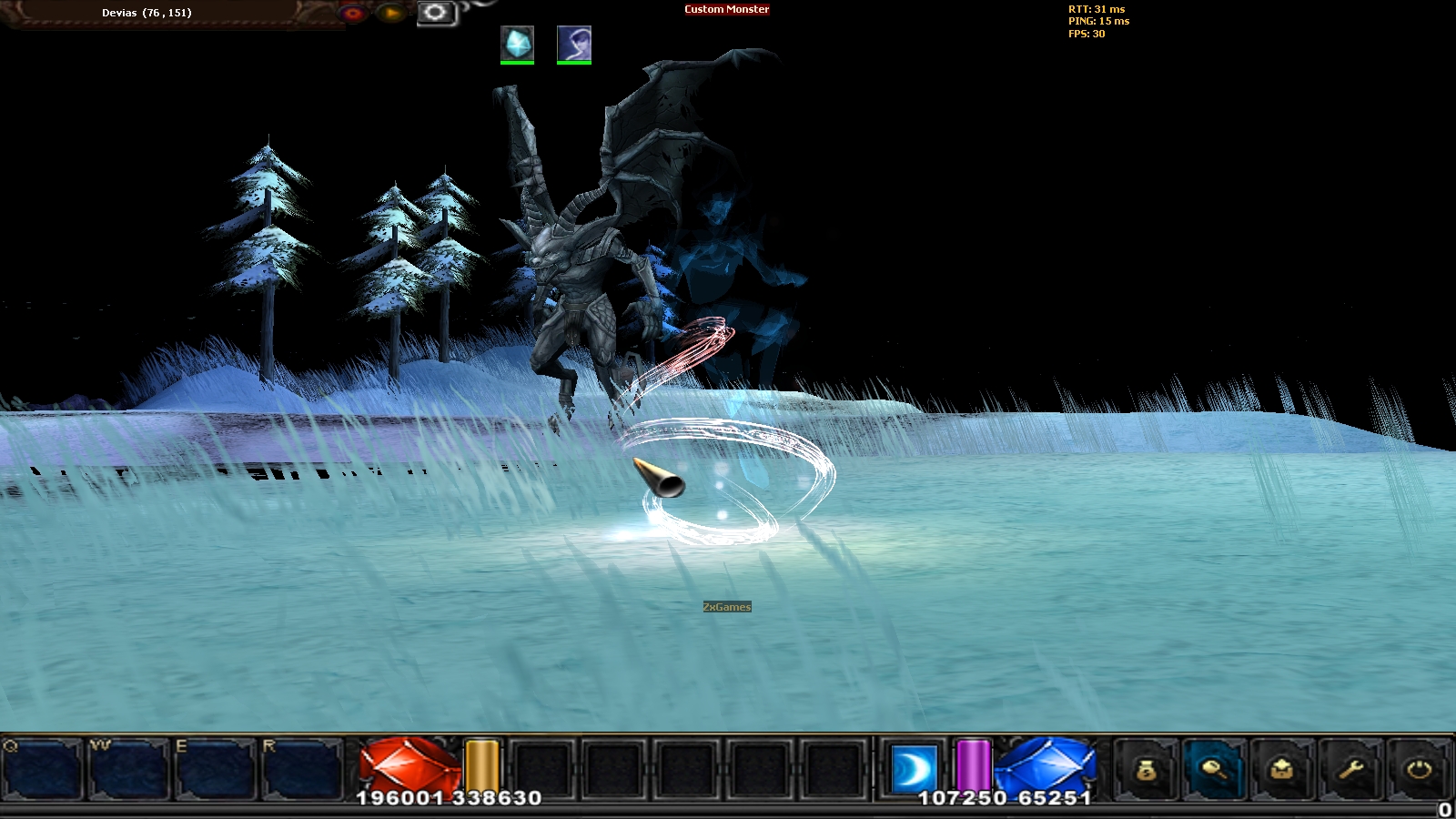This screenshot has height=819, width=1456.
Task: Click the Q hotkey slot
Action: 43,769
